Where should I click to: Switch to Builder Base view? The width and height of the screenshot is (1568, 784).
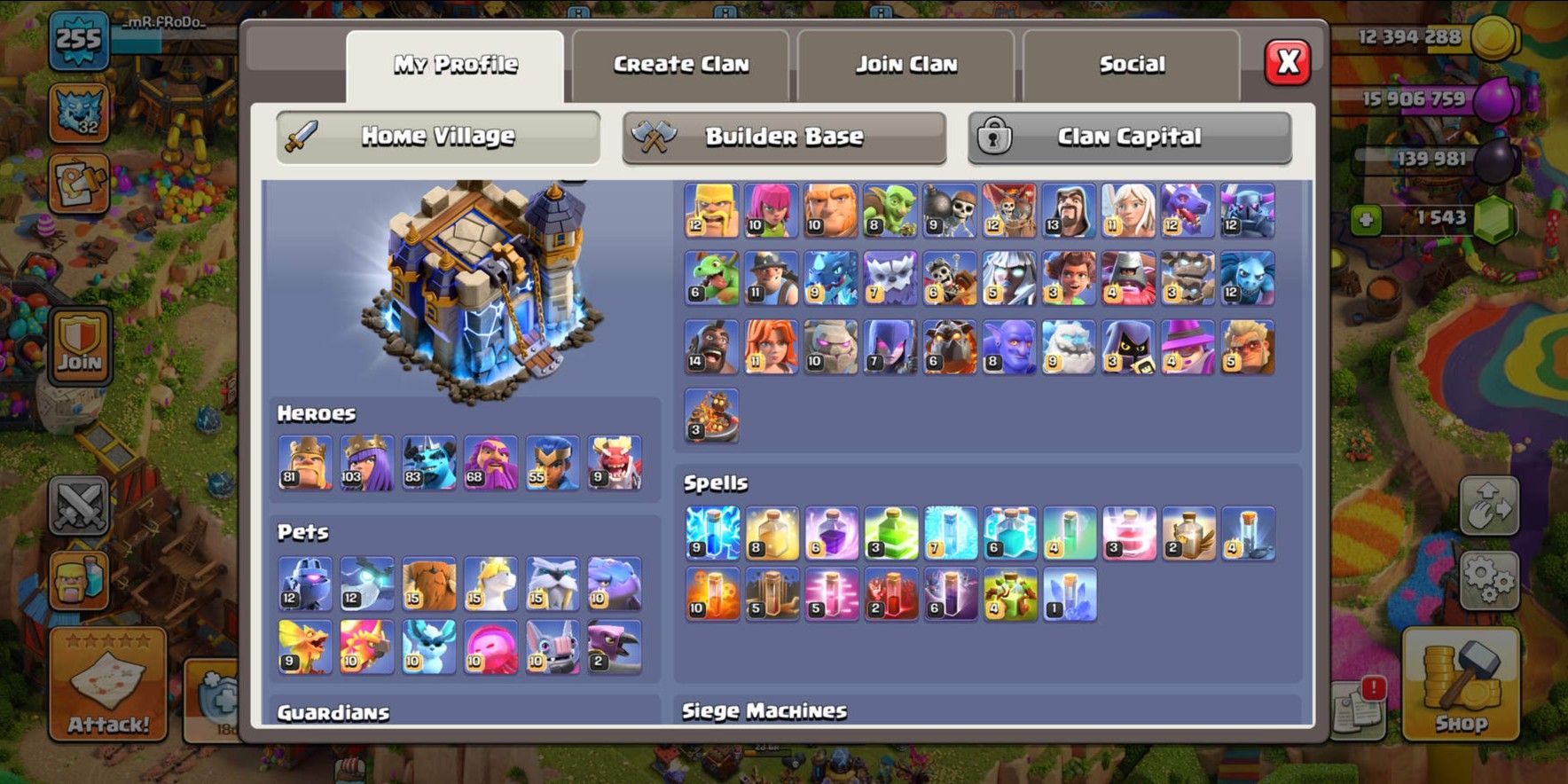(783, 135)
